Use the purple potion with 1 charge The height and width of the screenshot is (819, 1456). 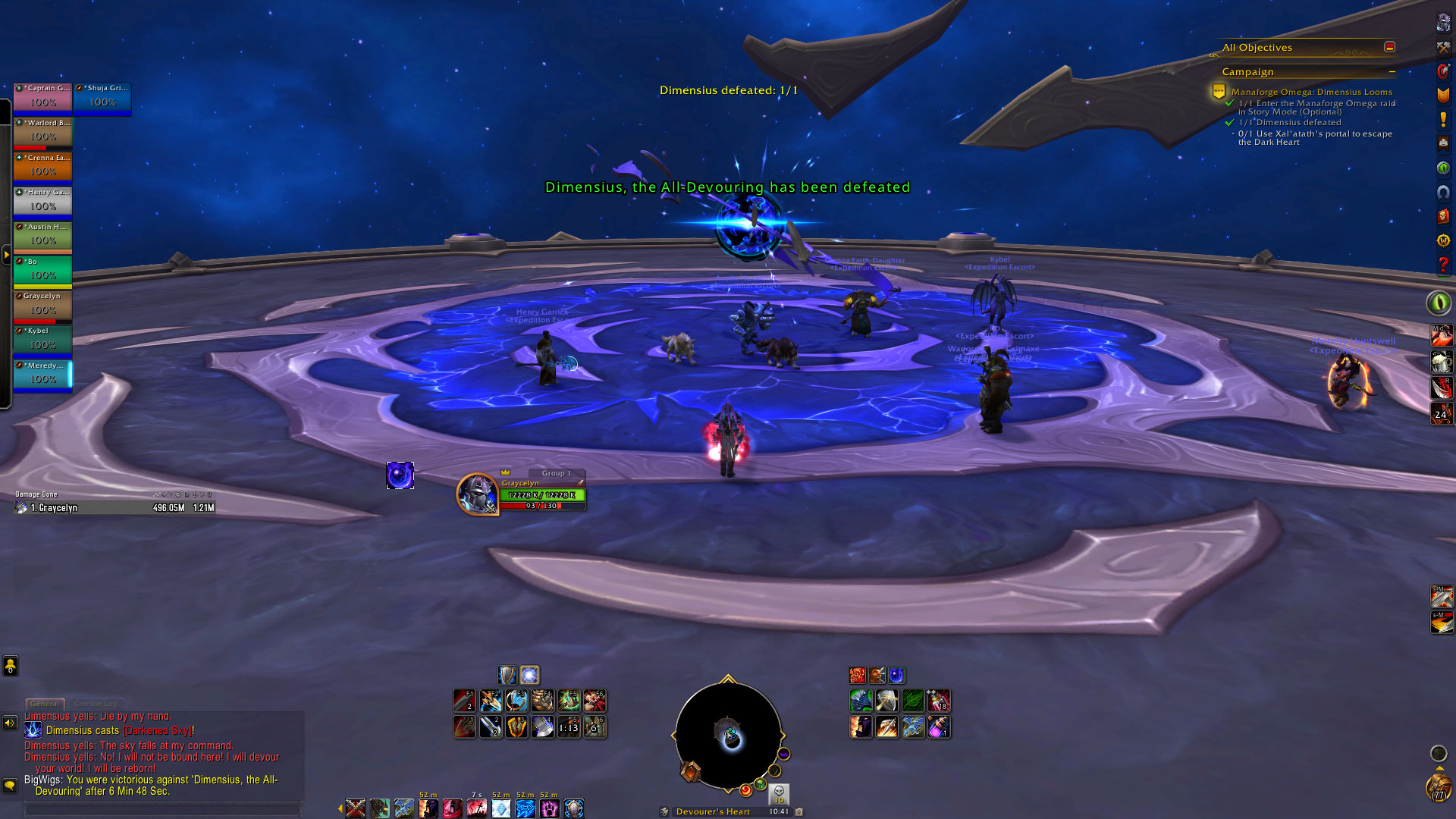(x=939, y=727)
